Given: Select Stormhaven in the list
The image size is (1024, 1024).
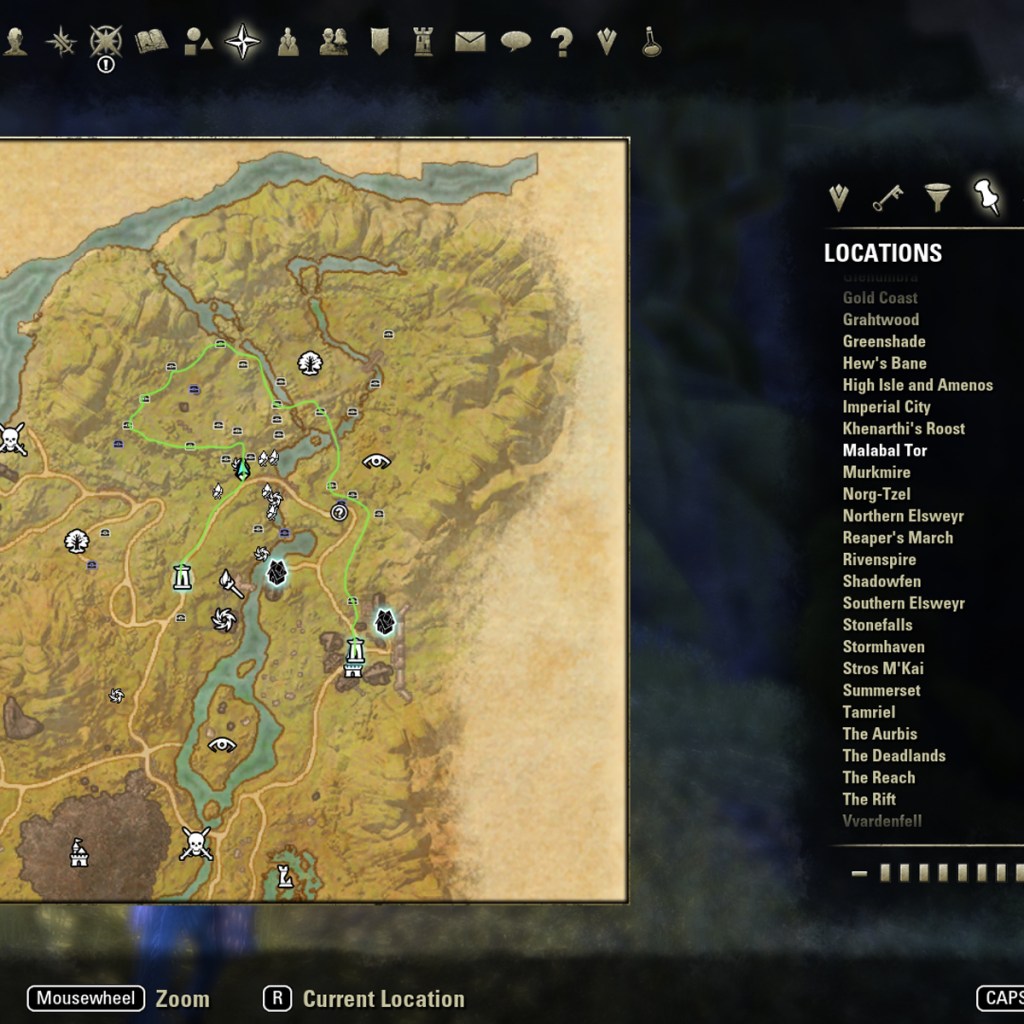Looking at the screenshot, I should tap(883, 647).
